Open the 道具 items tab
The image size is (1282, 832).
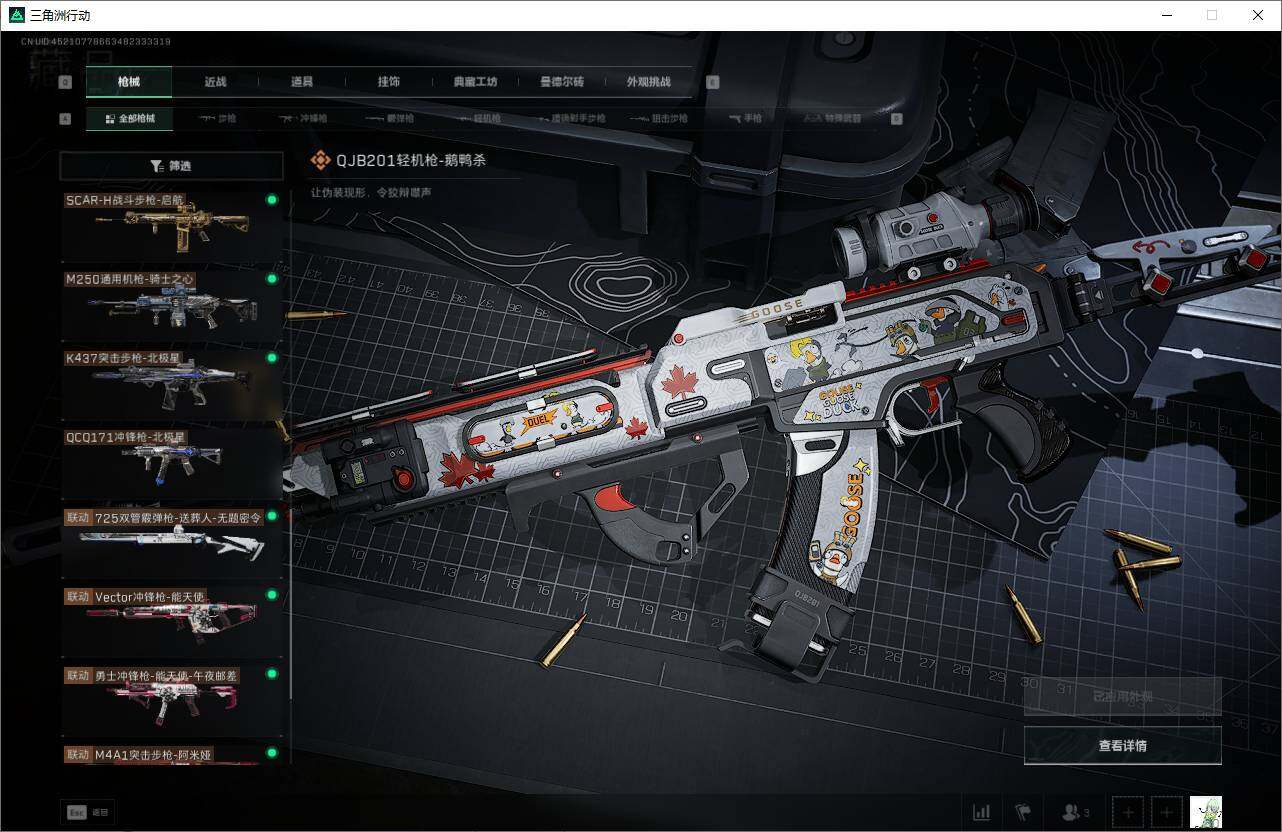[x=302, y=82]
